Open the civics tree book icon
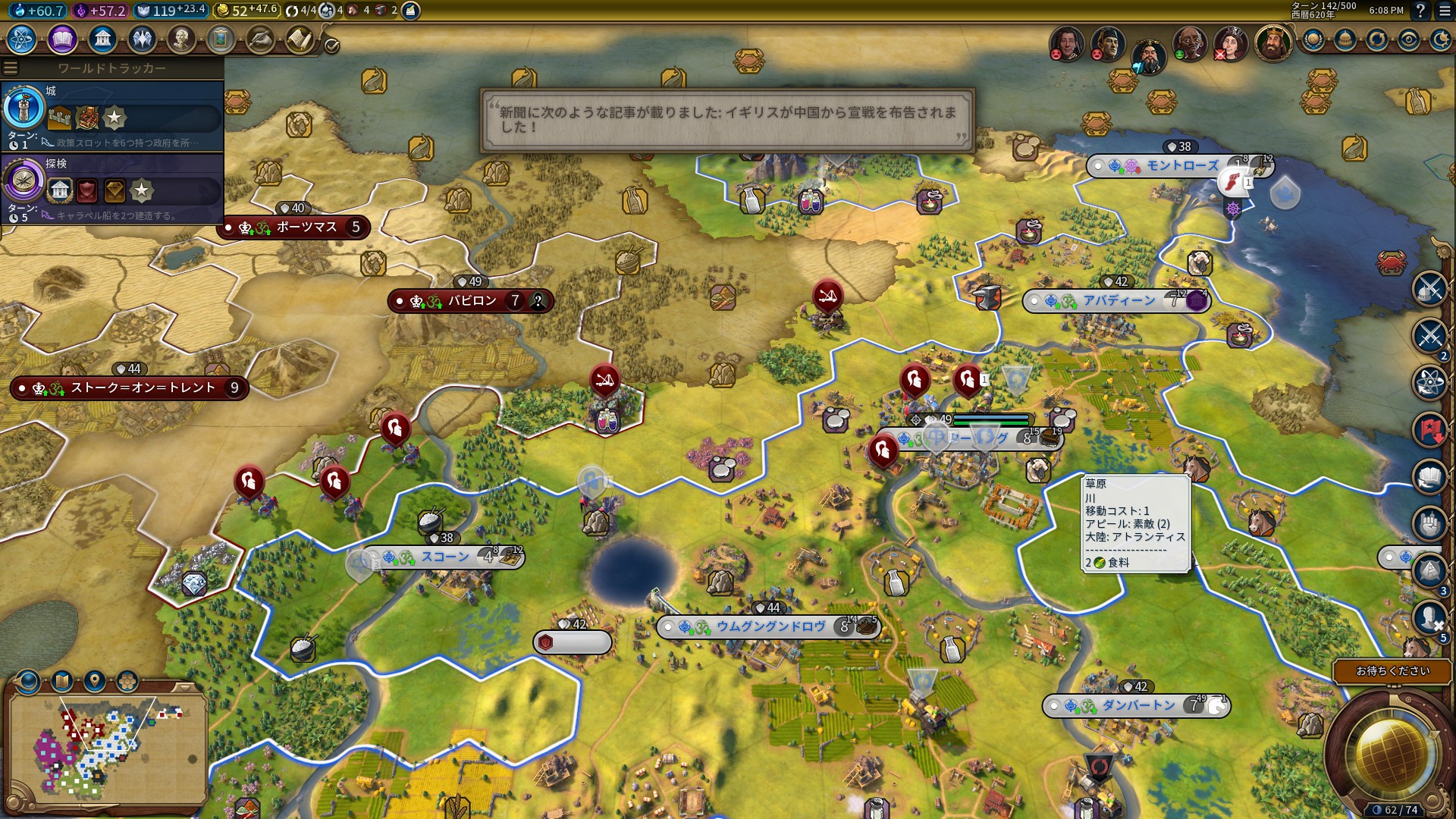Screen dimensions: 1456x819 click(62, 39)
